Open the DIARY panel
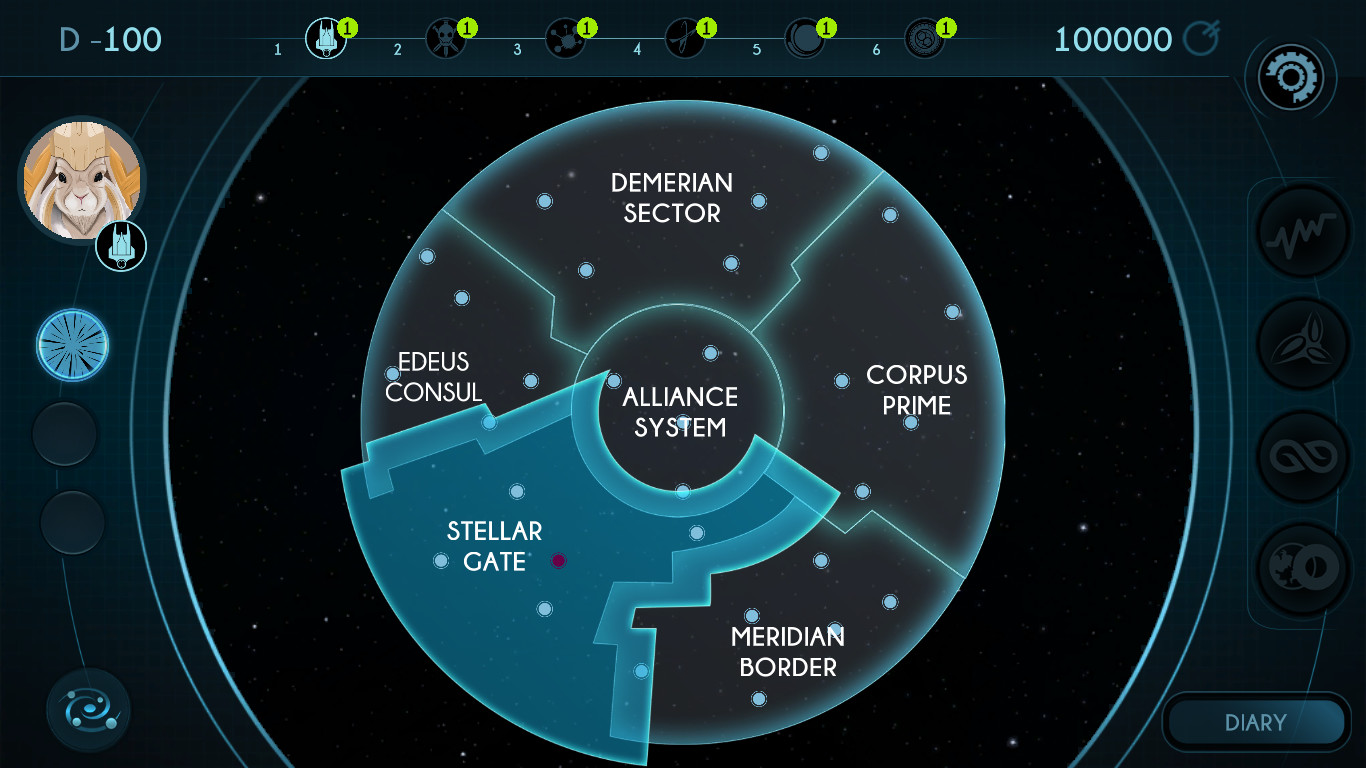This screenshot has width=1366, height=768. pos(1256,722)
